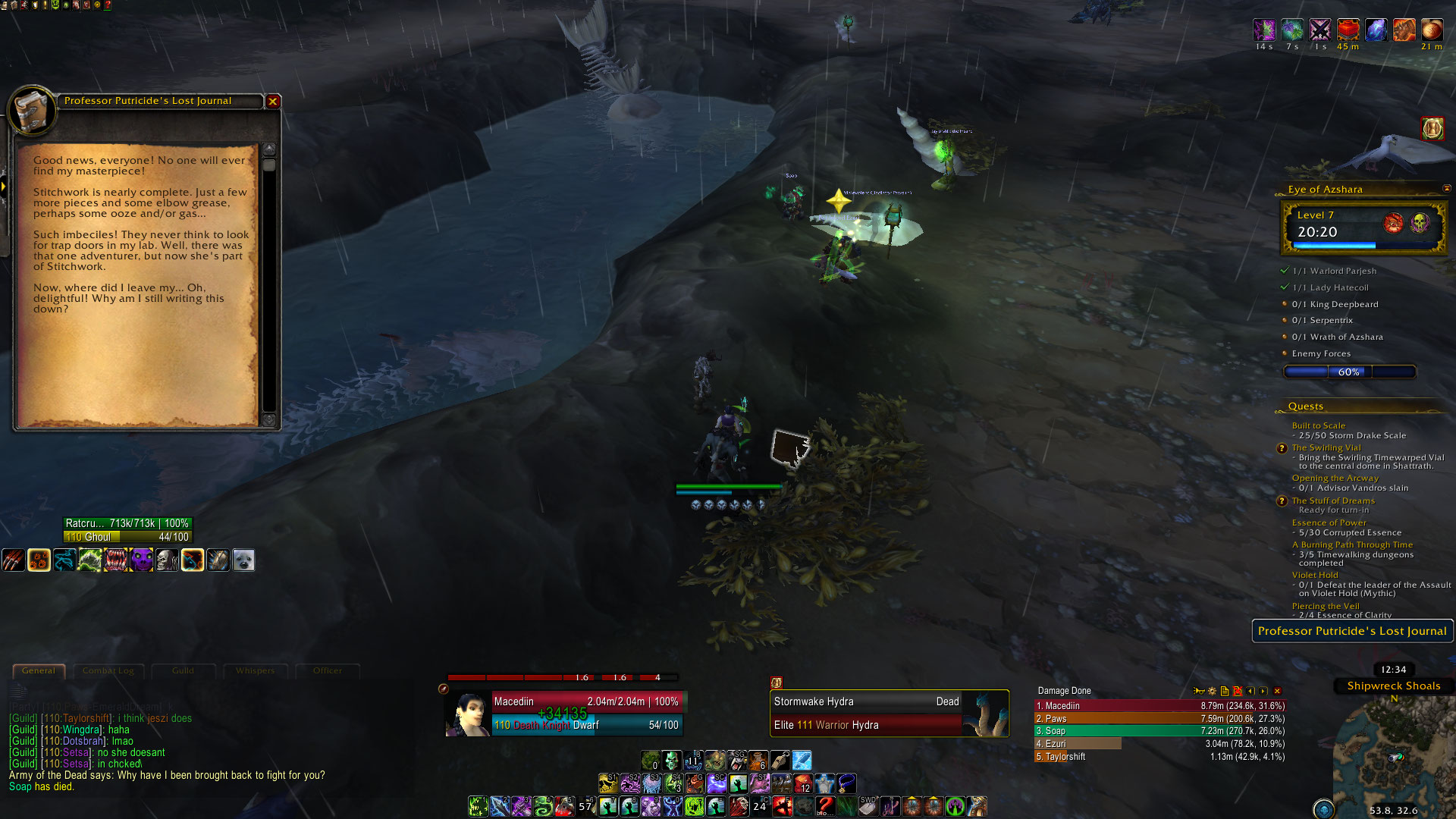The width and height of the screenshot is (1456, 819).
Task: Open The Stuff of Dreams quest entry
Action: pyautogui.click(x=1332, y=500)
